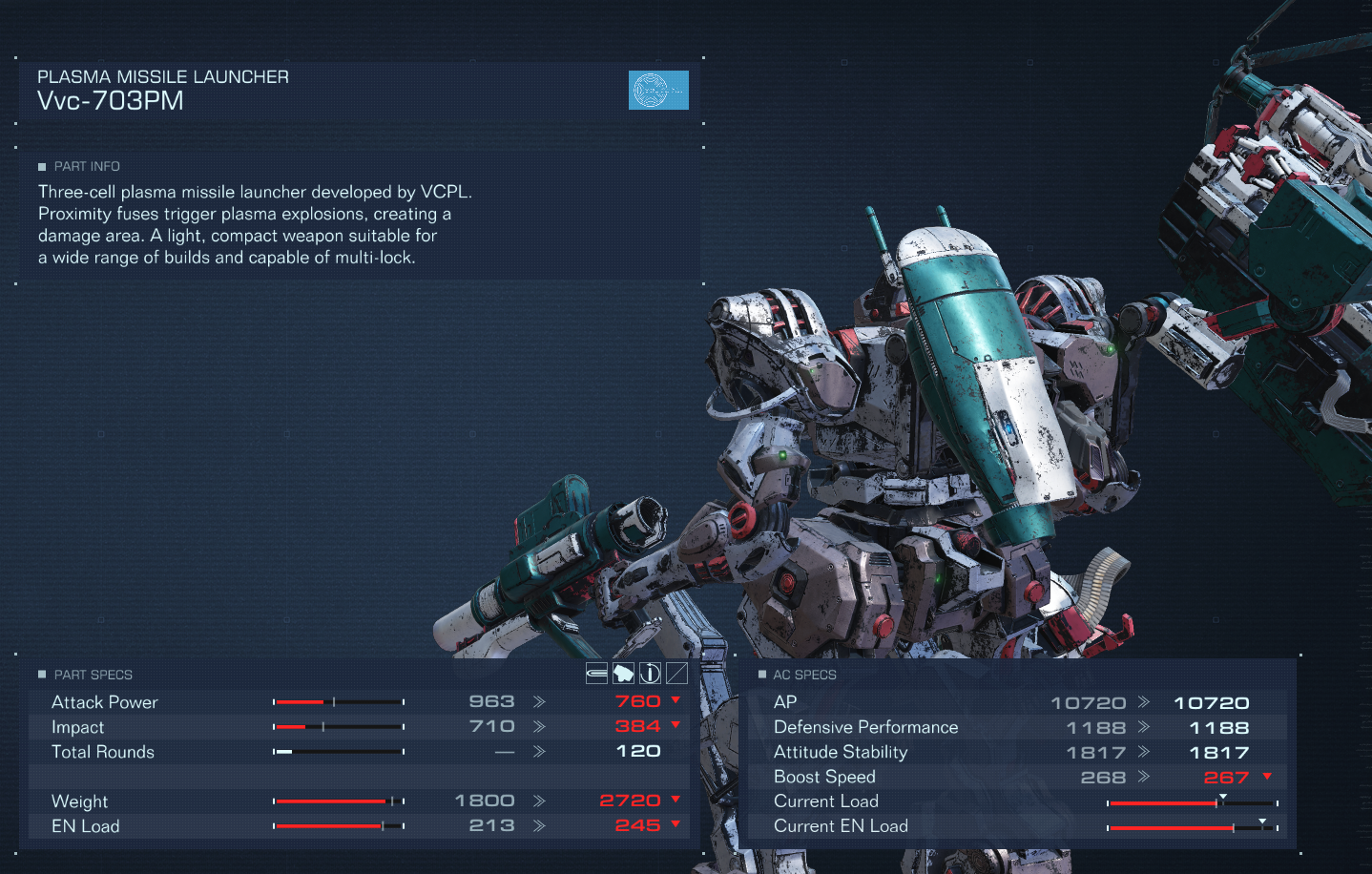Click the Vvc-703PM weapon name
1372x874 pixels.
click(110, 100)
